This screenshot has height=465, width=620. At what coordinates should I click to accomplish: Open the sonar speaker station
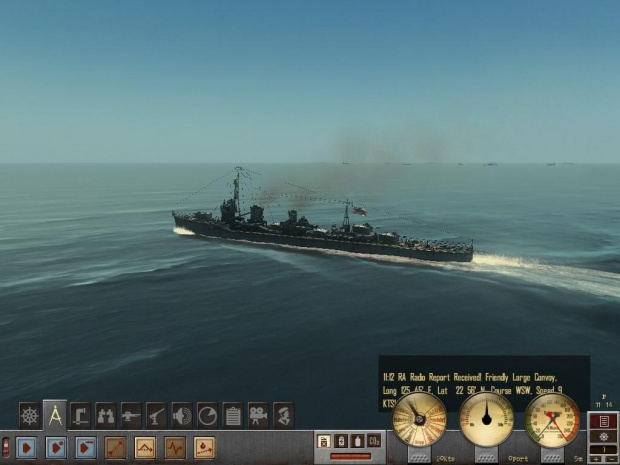pos(182,414)
